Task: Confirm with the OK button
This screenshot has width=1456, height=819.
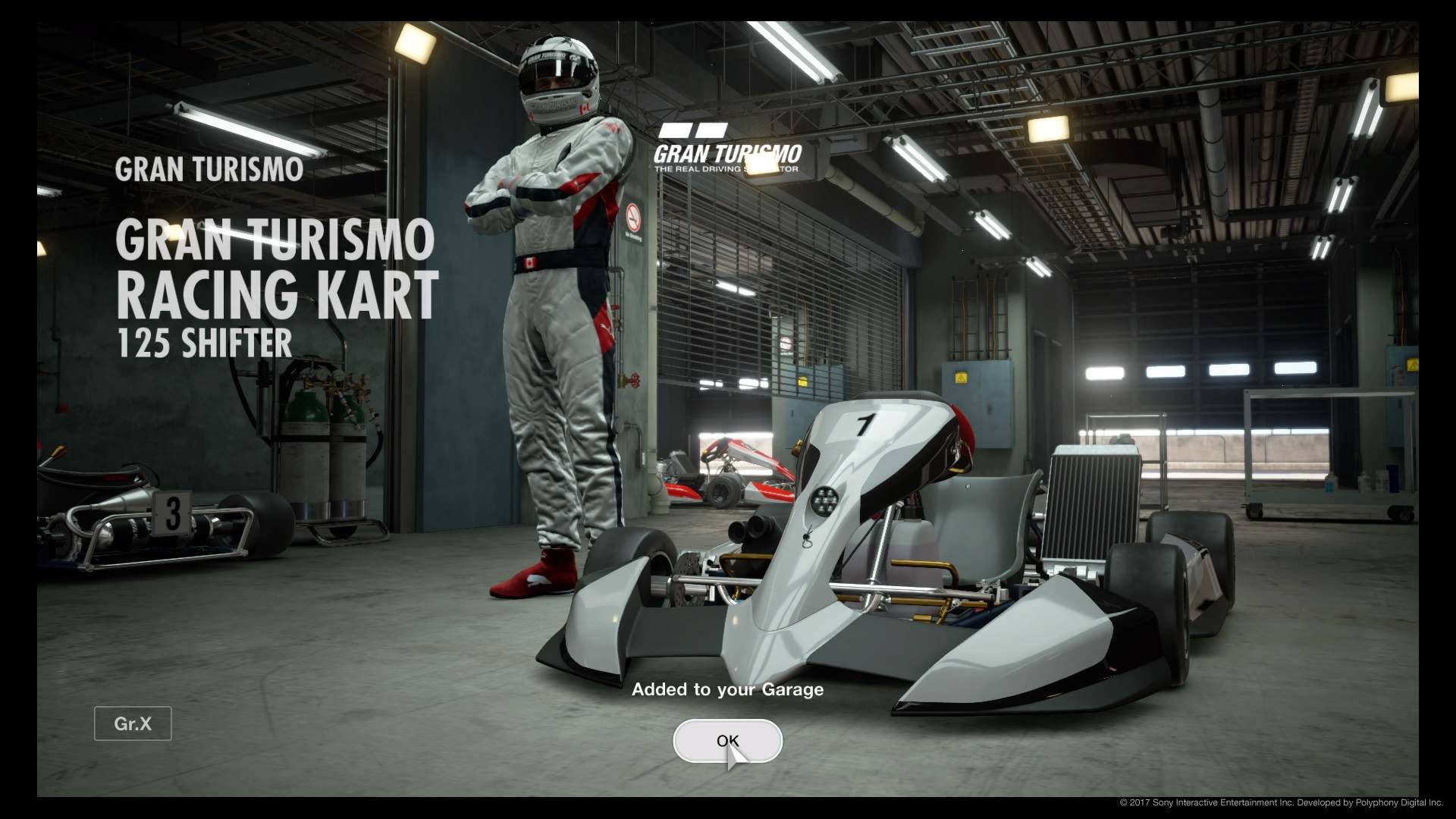Action: (x=727, y=741)
